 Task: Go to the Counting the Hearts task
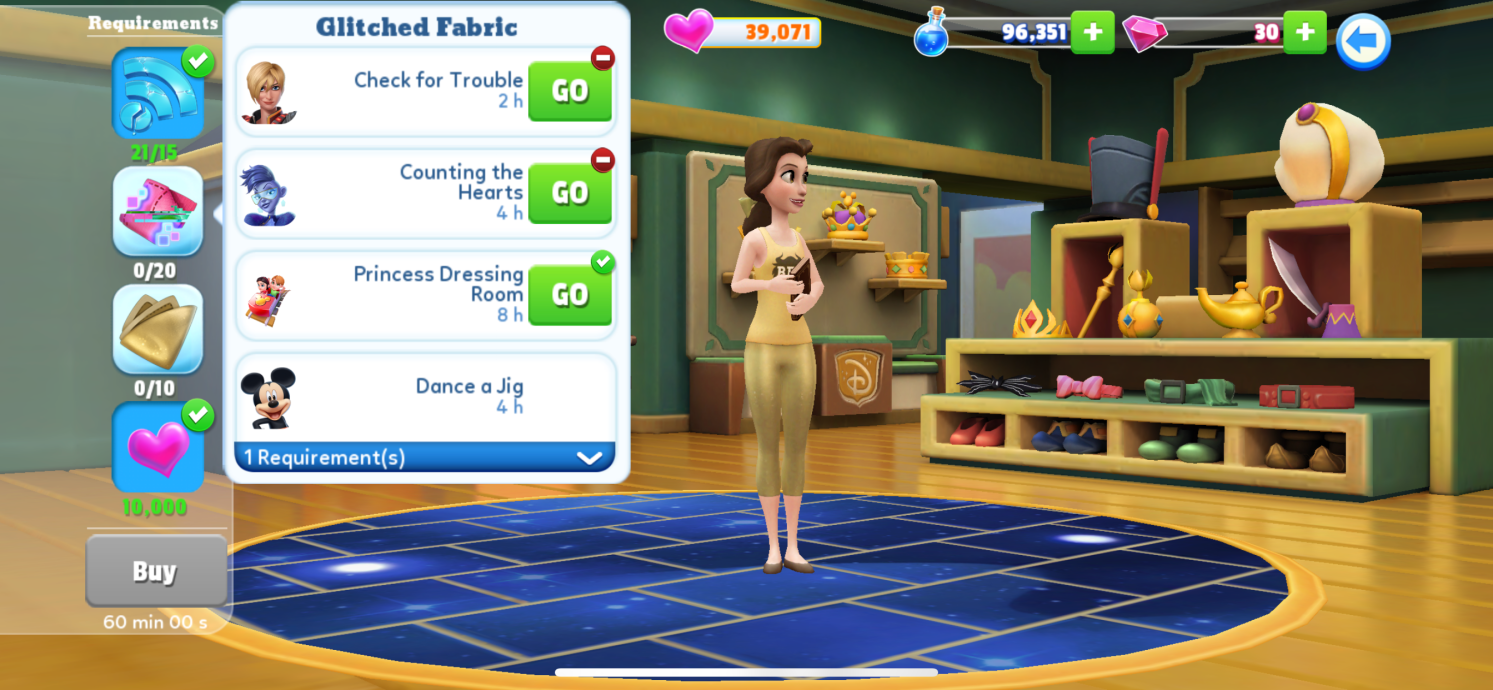coord(569,193)
